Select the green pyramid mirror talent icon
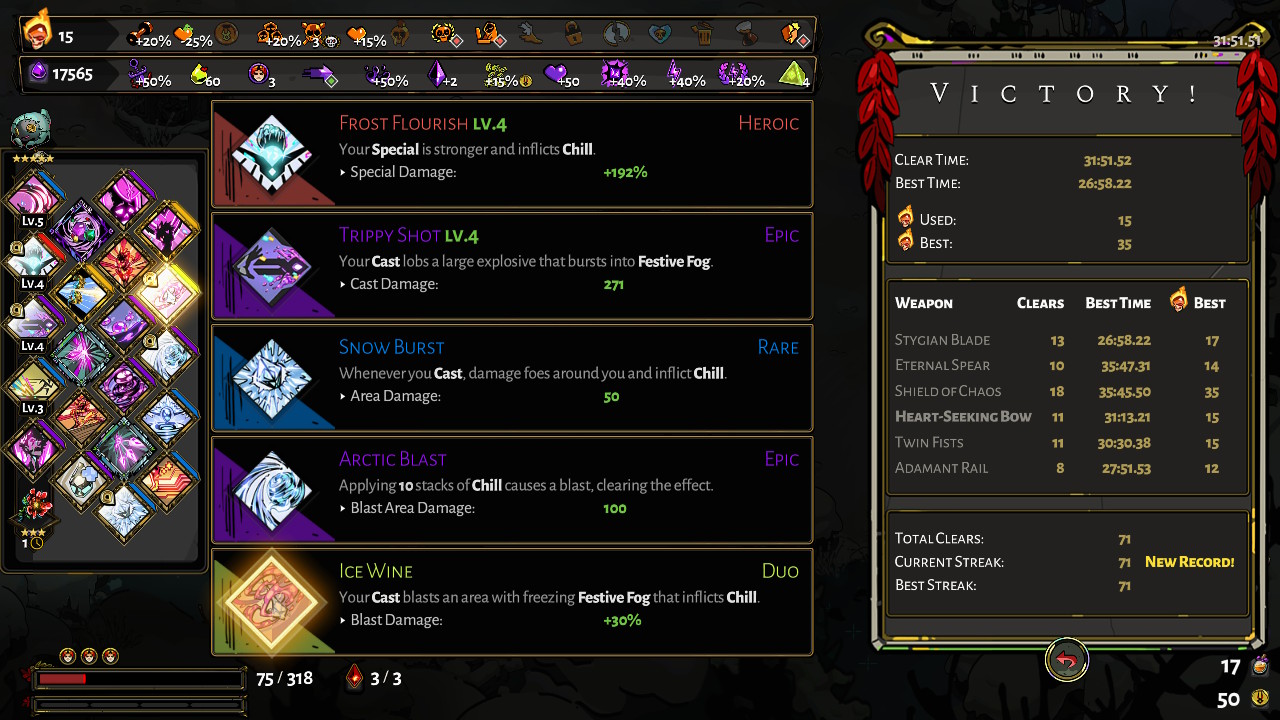The height and width of the screenshot is (720, 1280). (793, 74)
